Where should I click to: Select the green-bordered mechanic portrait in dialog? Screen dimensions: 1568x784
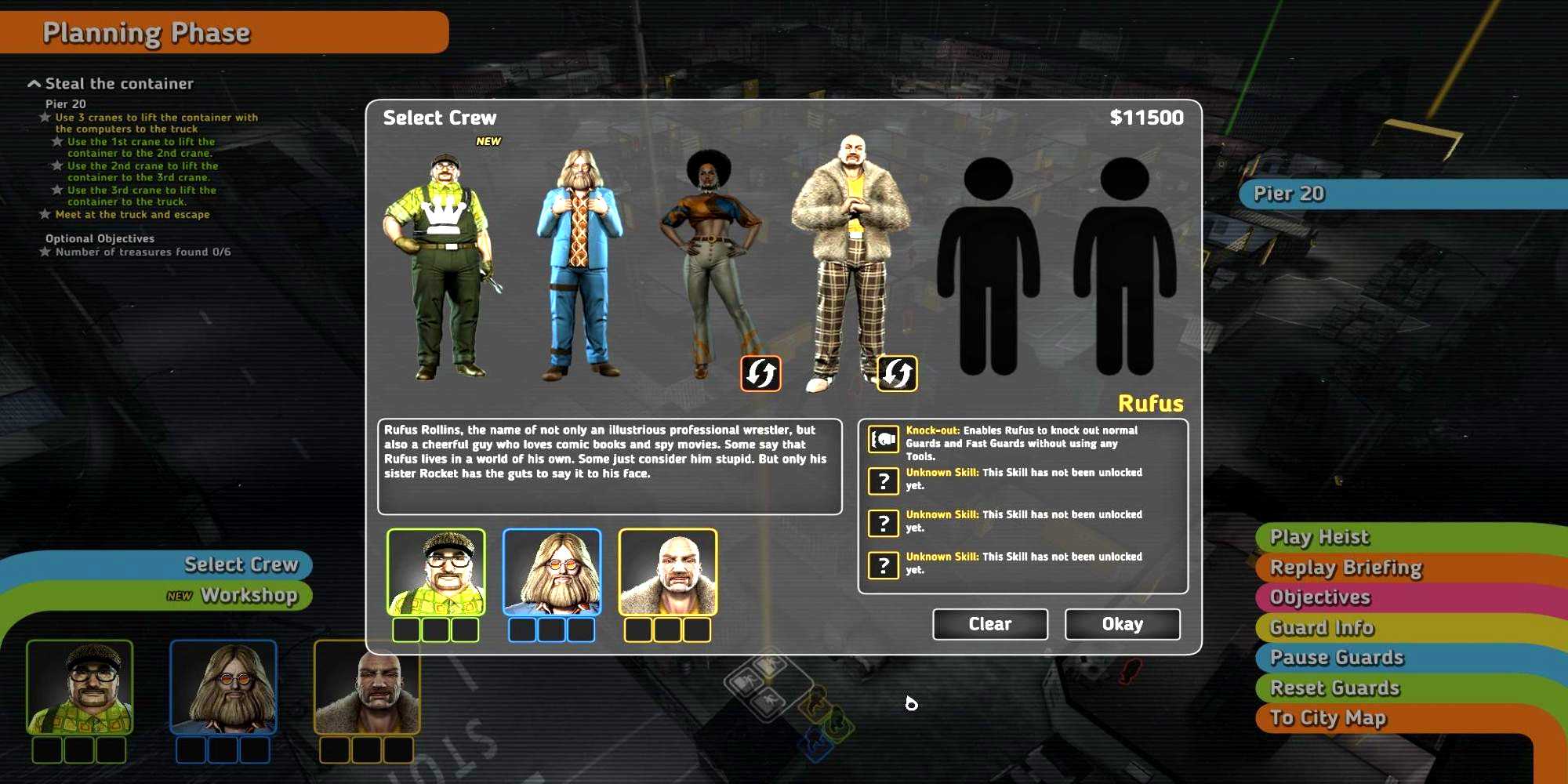pos(436,572)
